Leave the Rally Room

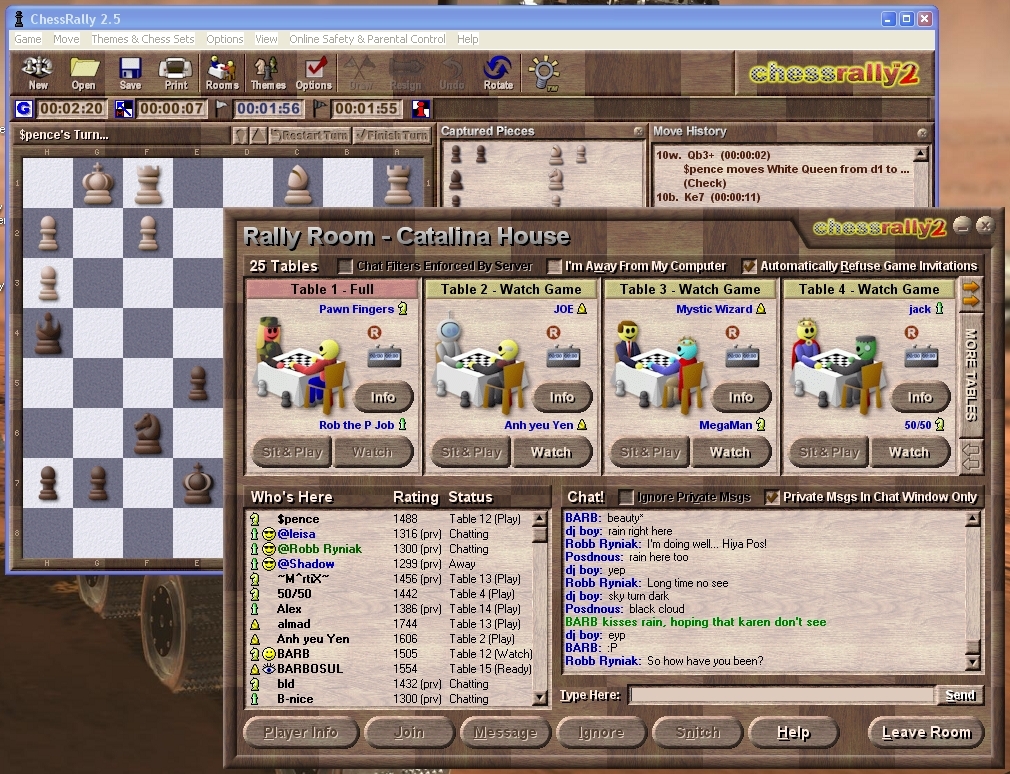925,732
